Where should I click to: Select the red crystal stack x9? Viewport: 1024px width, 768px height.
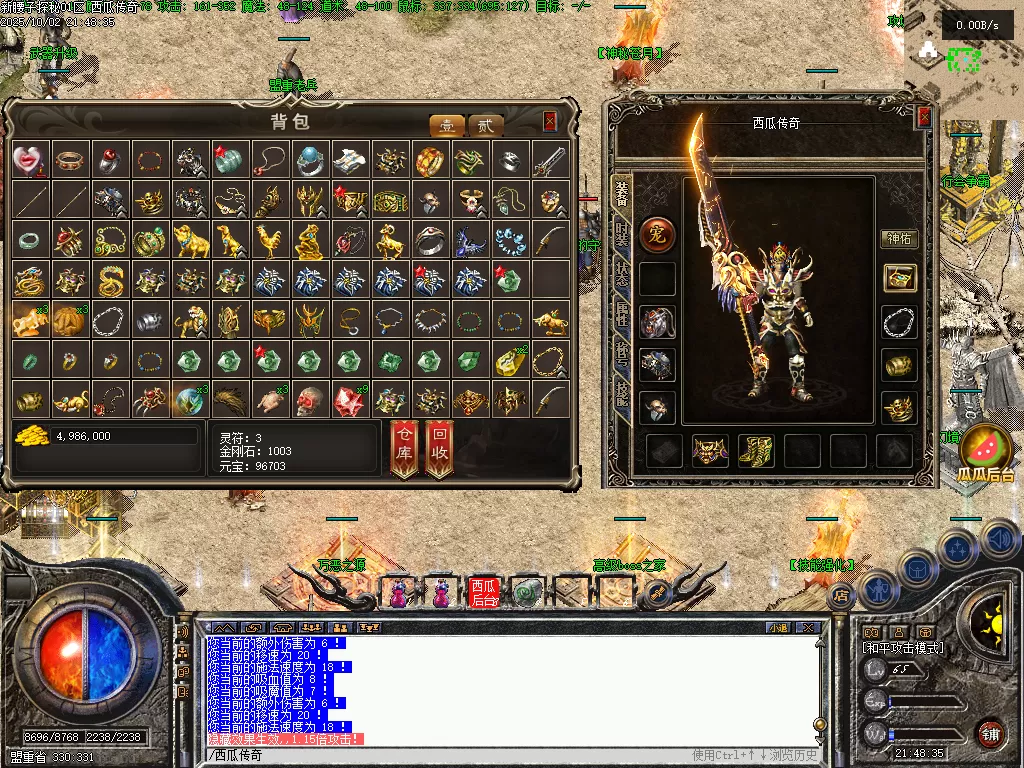pos(349,400)
